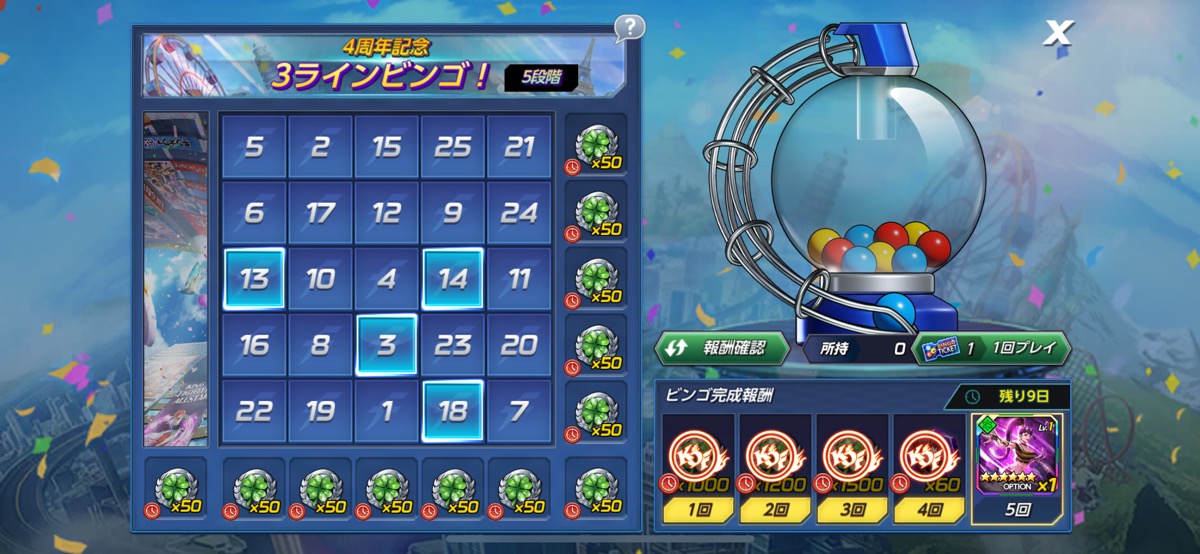Select bingo tile number 7
Screen dimensions: 1200x554
[519, 411]
